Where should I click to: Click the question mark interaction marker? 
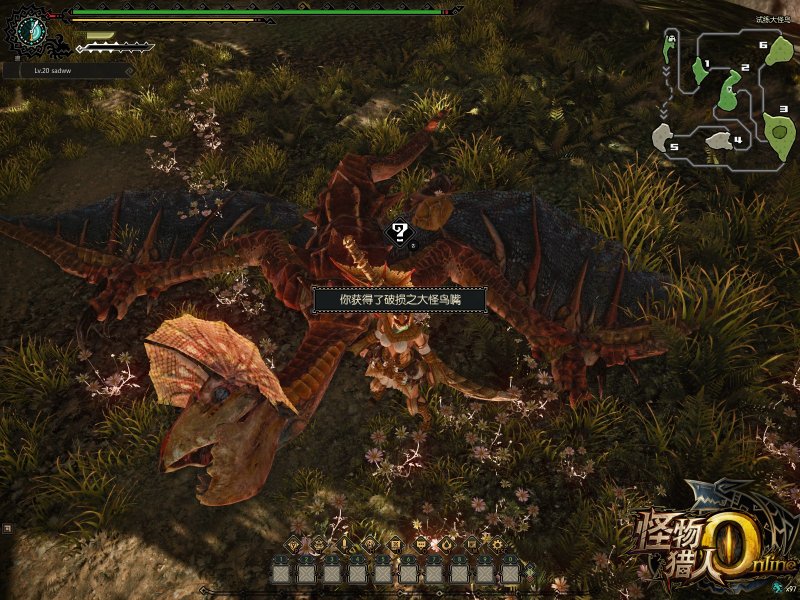click(x=400, y=234)
